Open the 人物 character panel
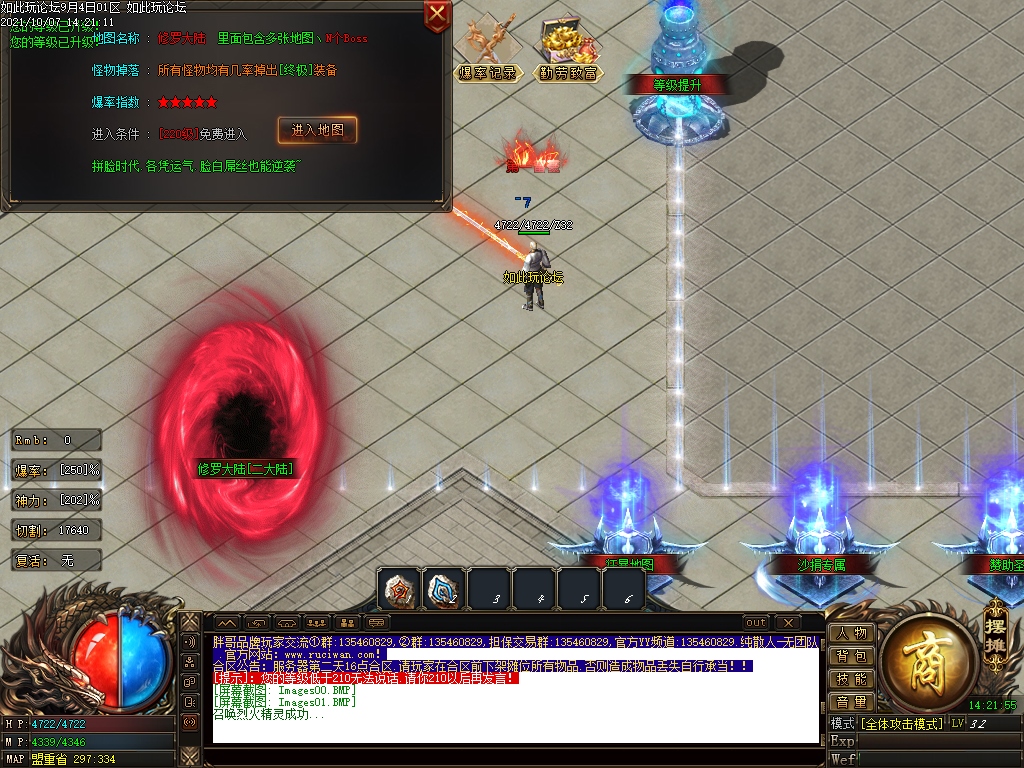This screenshot has height=768, width=1024. 851,633
